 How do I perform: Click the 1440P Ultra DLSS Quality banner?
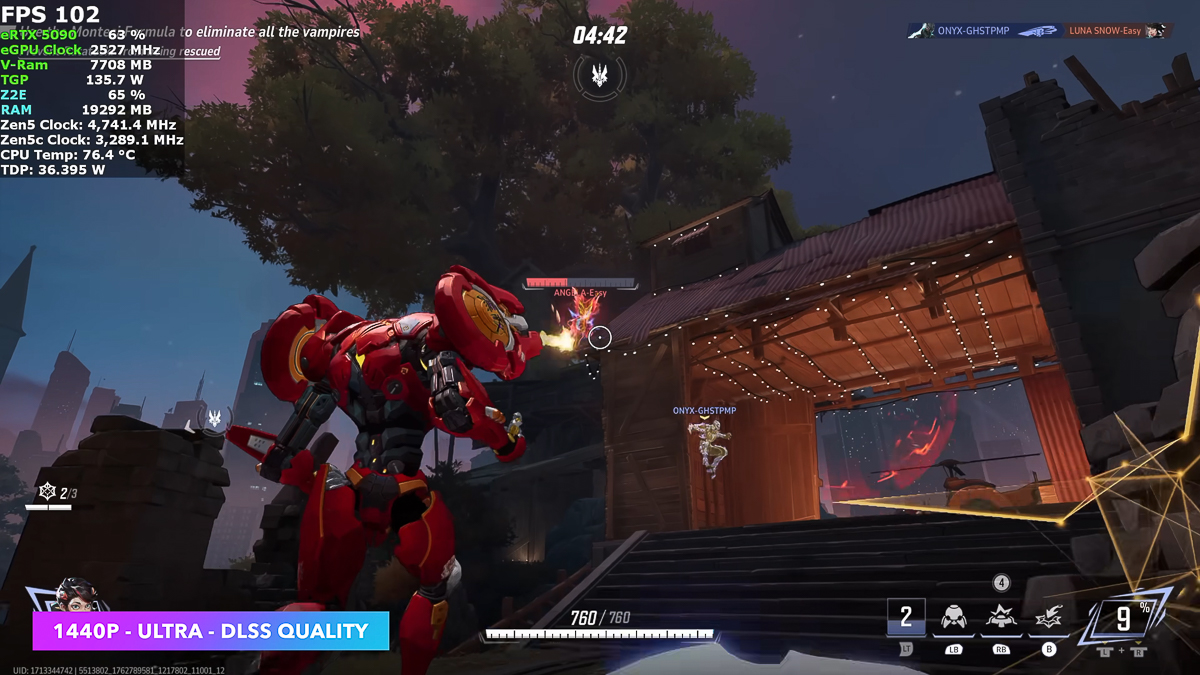[210, 631]
